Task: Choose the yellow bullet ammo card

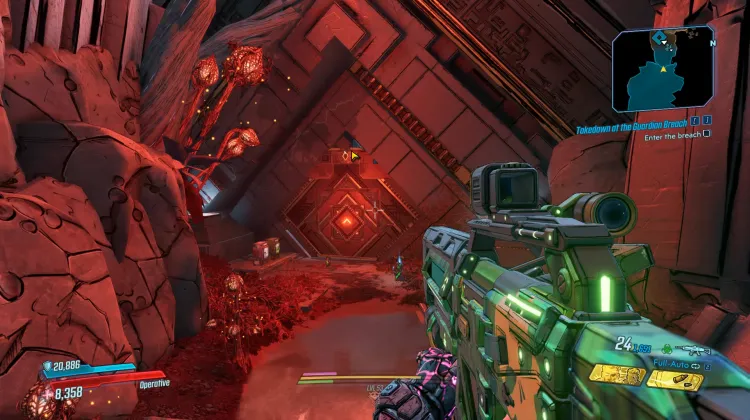Action: tap(675, 379)
